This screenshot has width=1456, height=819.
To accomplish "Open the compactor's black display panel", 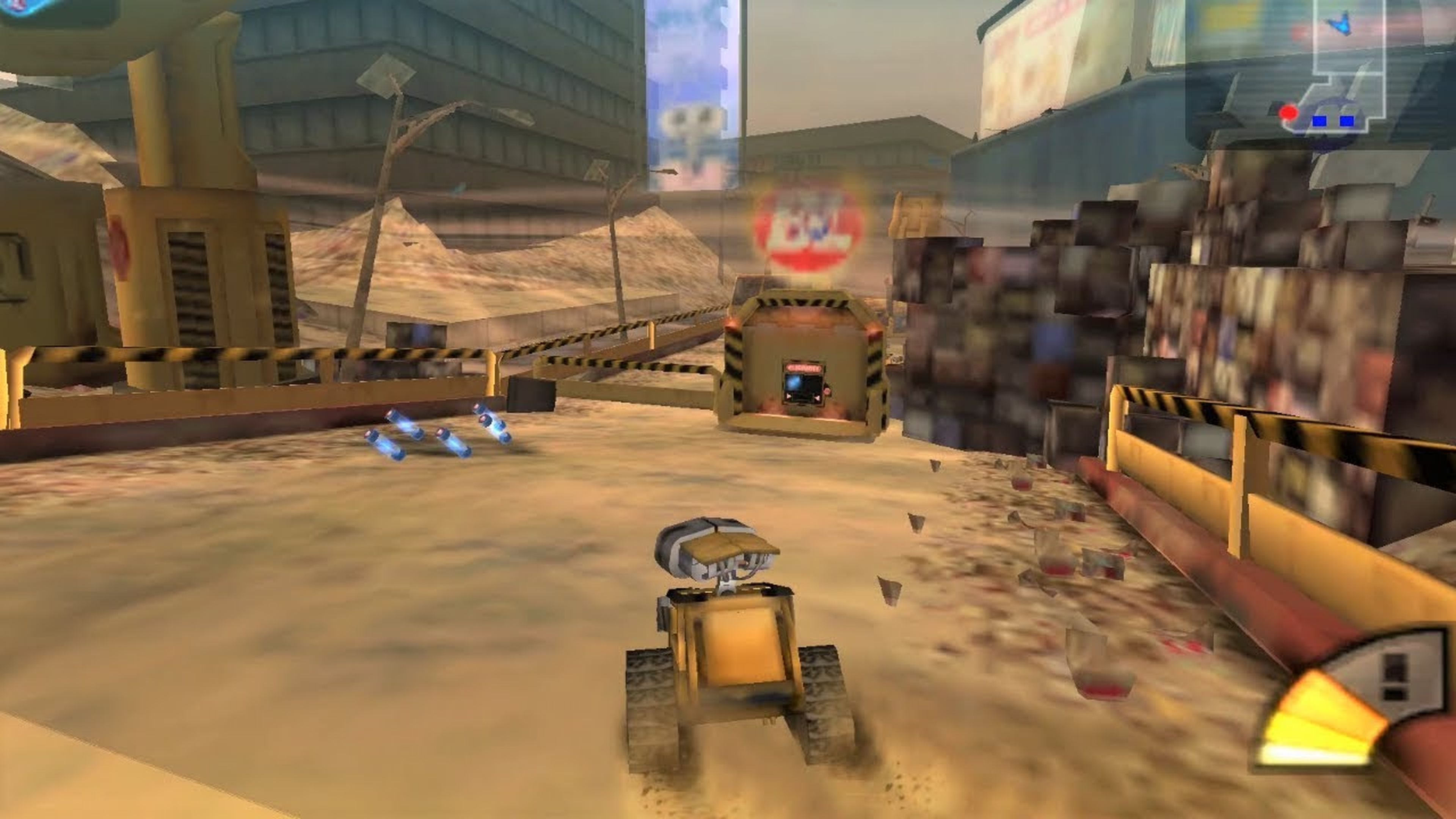I will point(803,388).
